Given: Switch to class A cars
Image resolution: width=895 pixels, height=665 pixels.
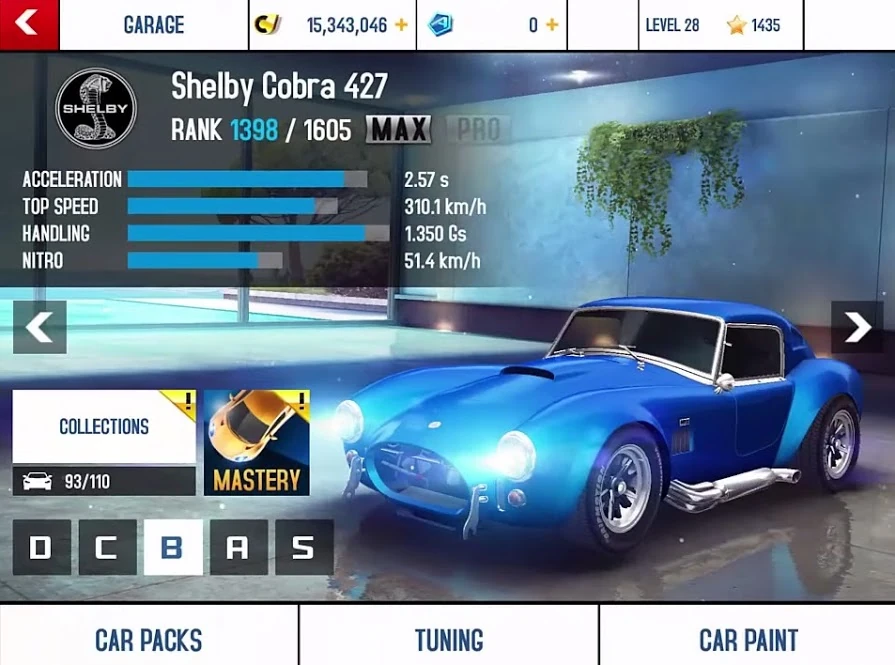Looking at the screenshot, I should [238, 547].
